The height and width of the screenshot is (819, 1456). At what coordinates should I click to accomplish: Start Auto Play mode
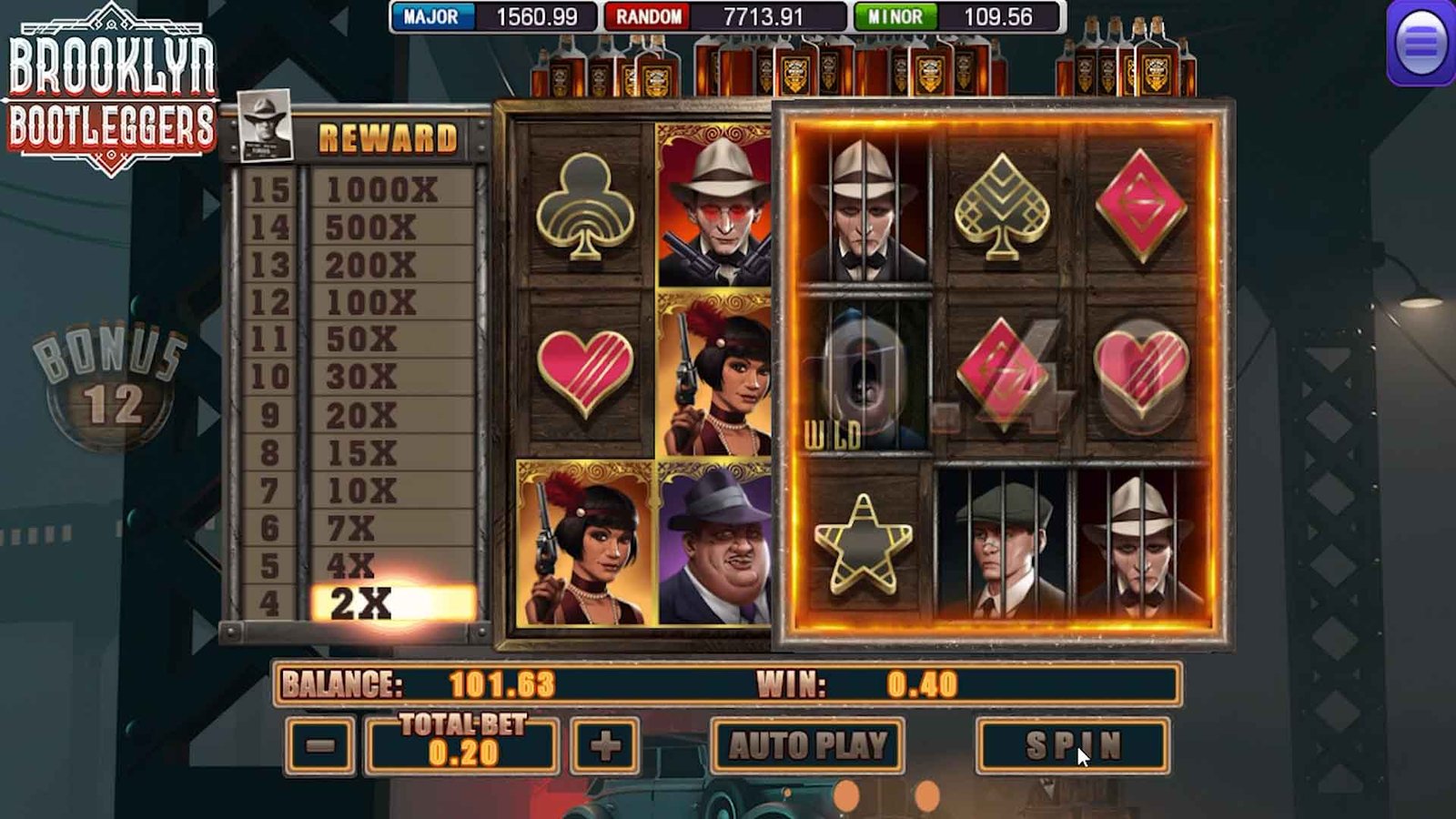[807, 745]
